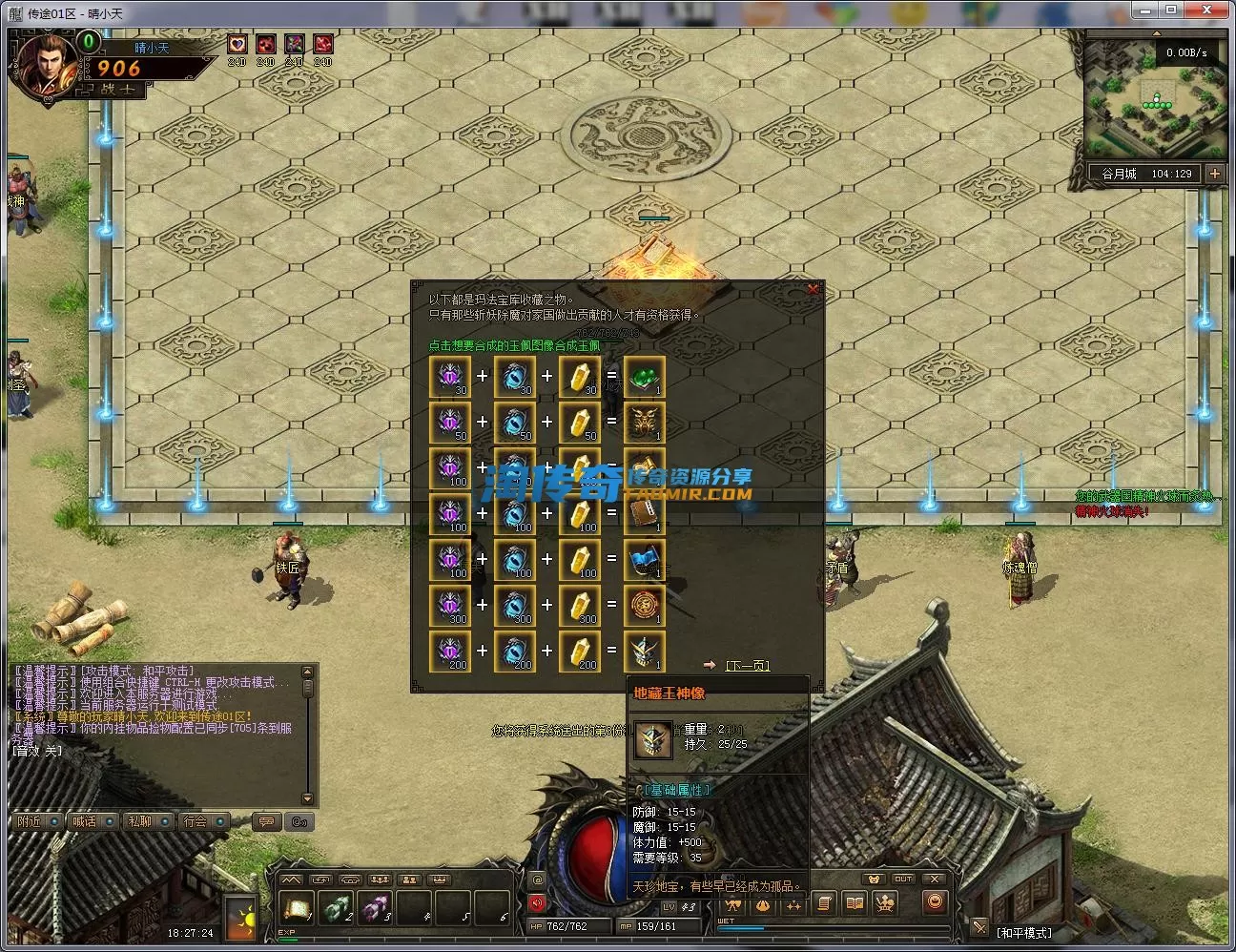Toggle the red sound speaker button

pos(537,902)
